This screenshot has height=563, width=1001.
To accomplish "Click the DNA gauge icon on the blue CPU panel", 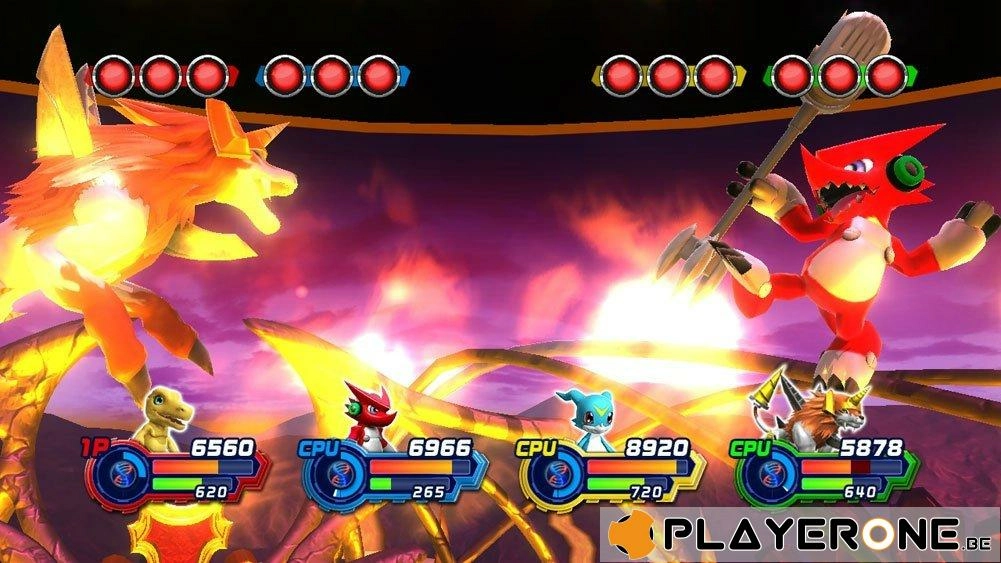I will (x=334, y=473).
